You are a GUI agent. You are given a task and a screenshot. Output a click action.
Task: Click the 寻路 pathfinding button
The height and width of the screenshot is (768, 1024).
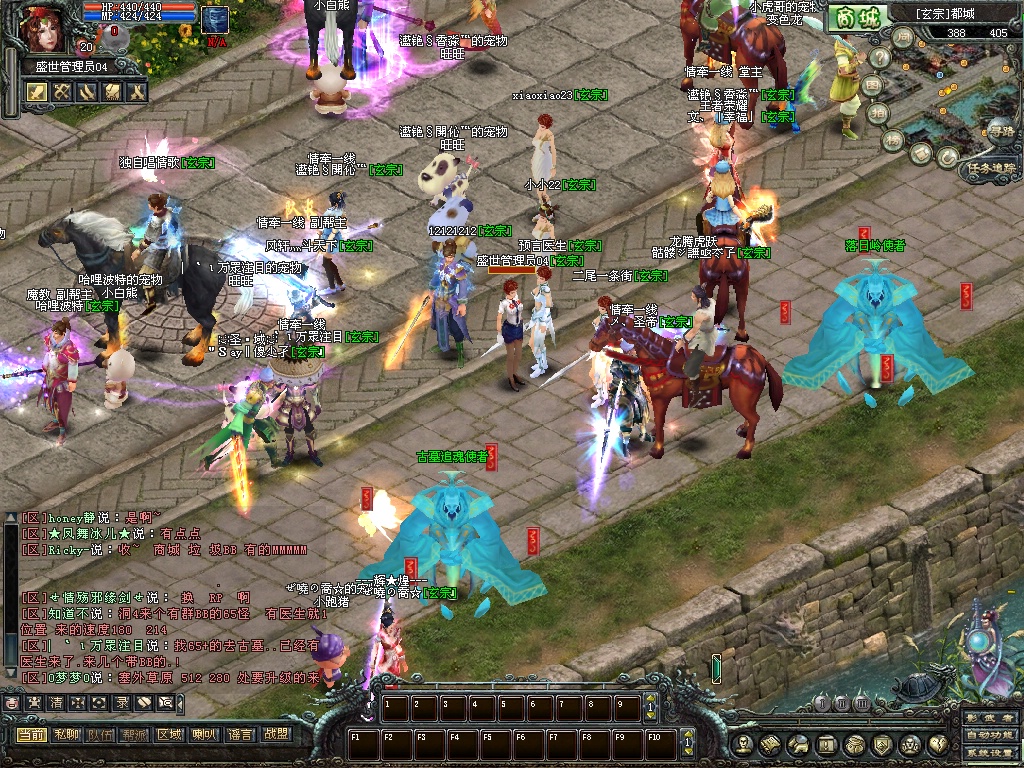click(x=1001, y=130)
